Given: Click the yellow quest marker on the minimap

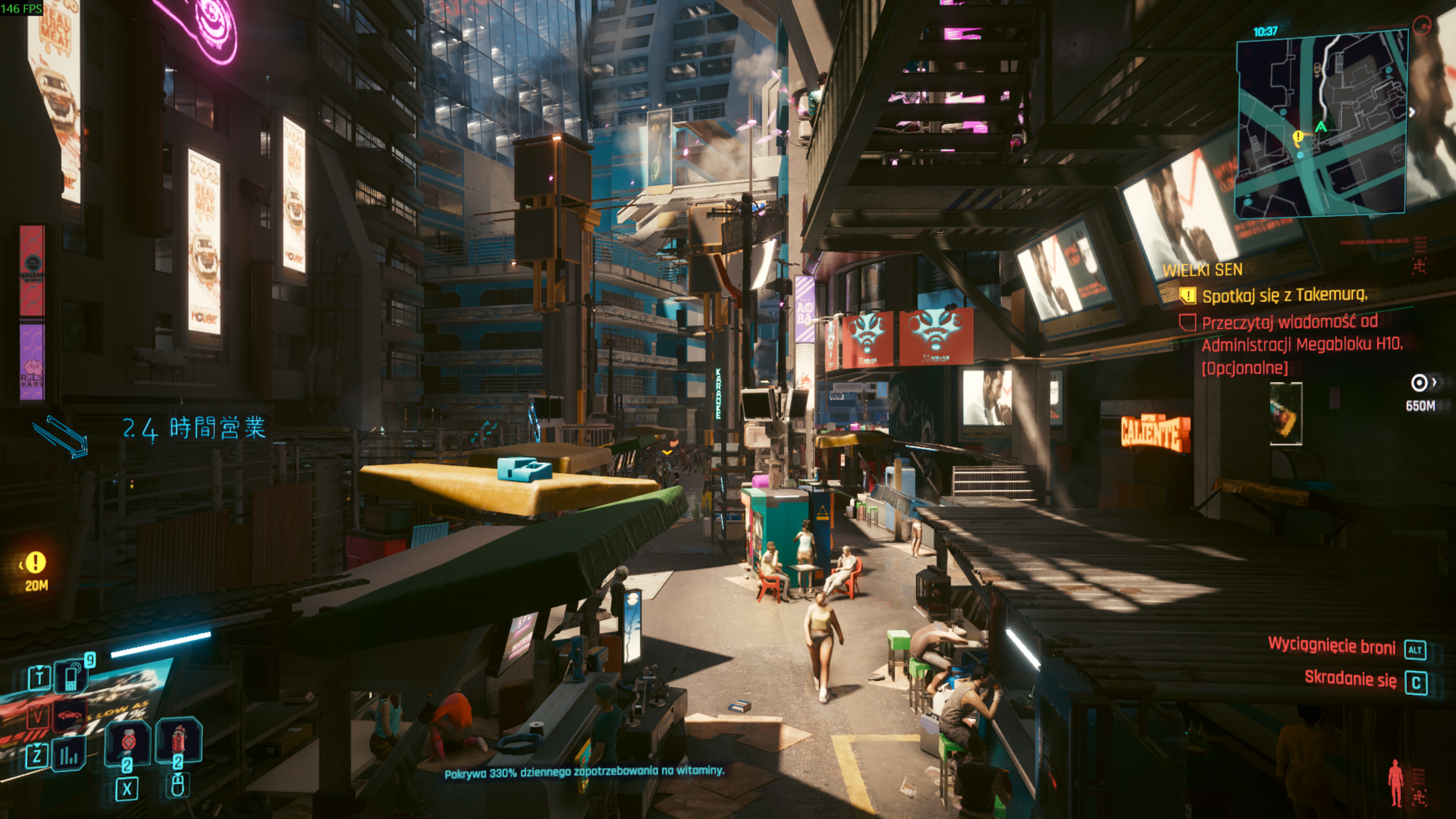Looking at the screenshot, I should (1298, 137).
